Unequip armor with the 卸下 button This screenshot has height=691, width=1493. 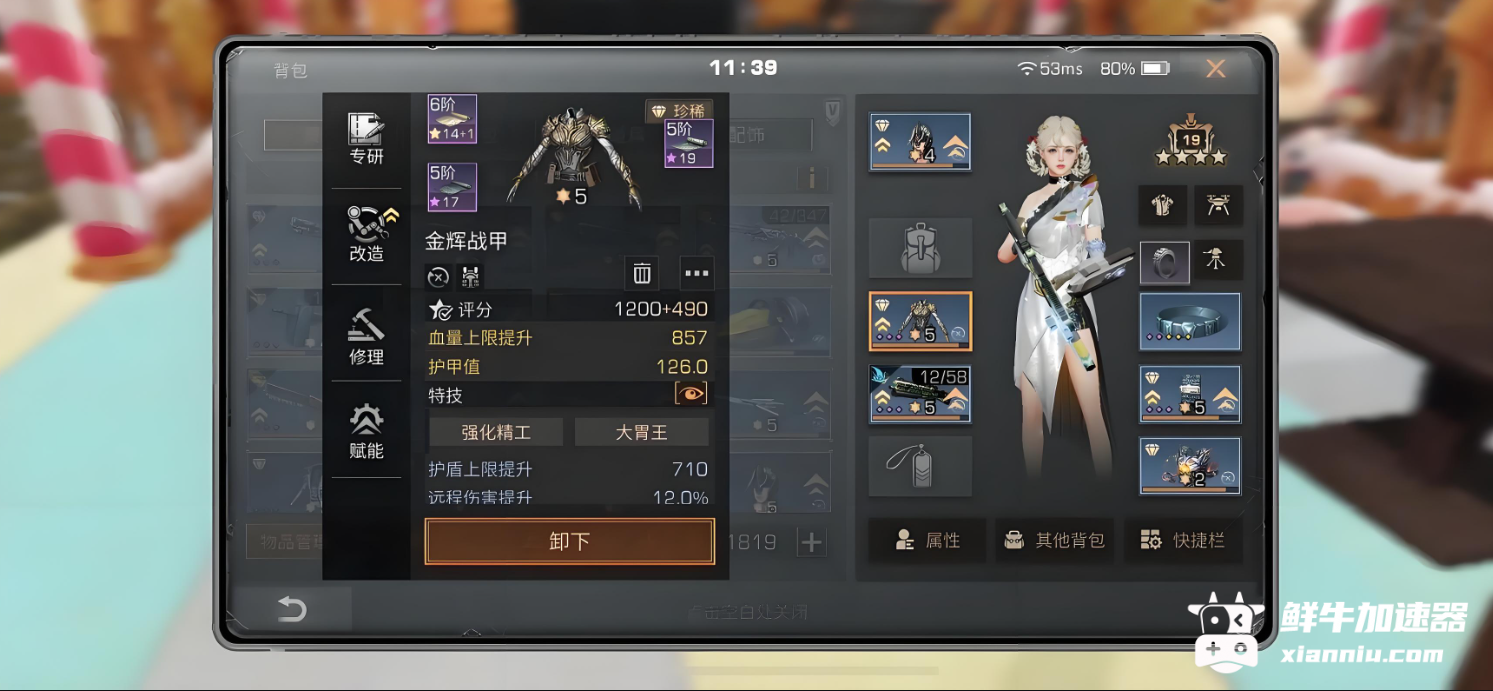point(570,541)
